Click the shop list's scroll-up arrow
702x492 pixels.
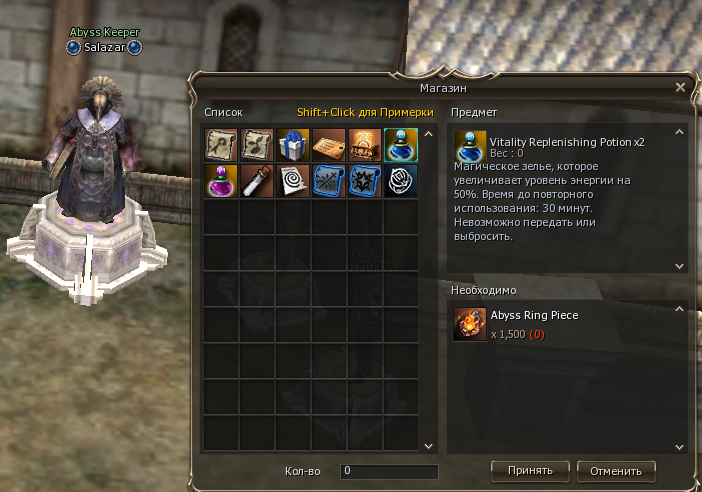(428, 133)
